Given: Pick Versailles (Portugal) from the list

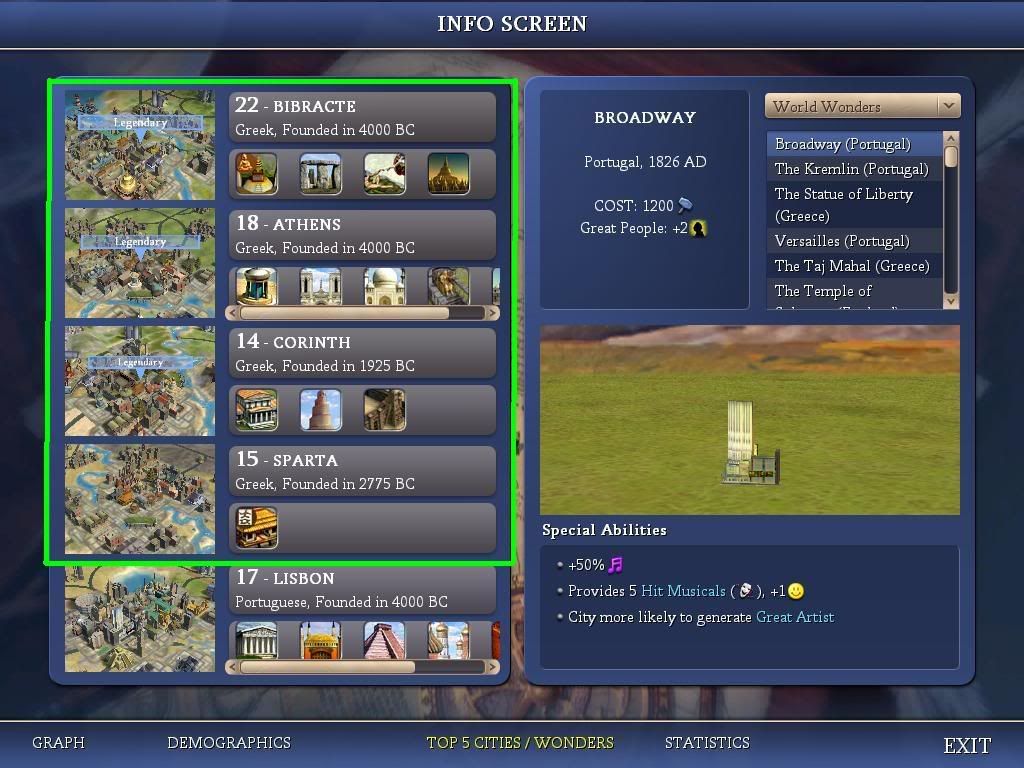Looking at the screenshot, I should [842, 241].
